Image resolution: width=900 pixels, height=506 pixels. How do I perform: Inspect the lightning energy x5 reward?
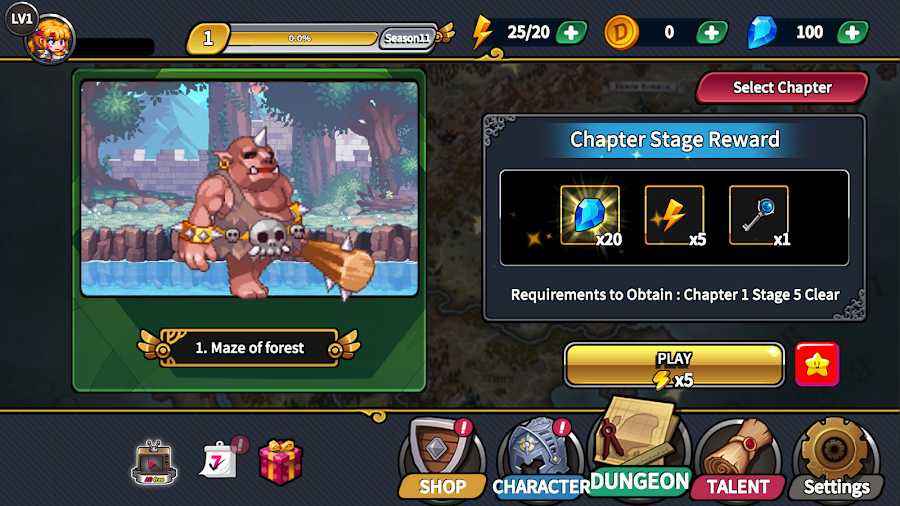[x=674, y=215]
